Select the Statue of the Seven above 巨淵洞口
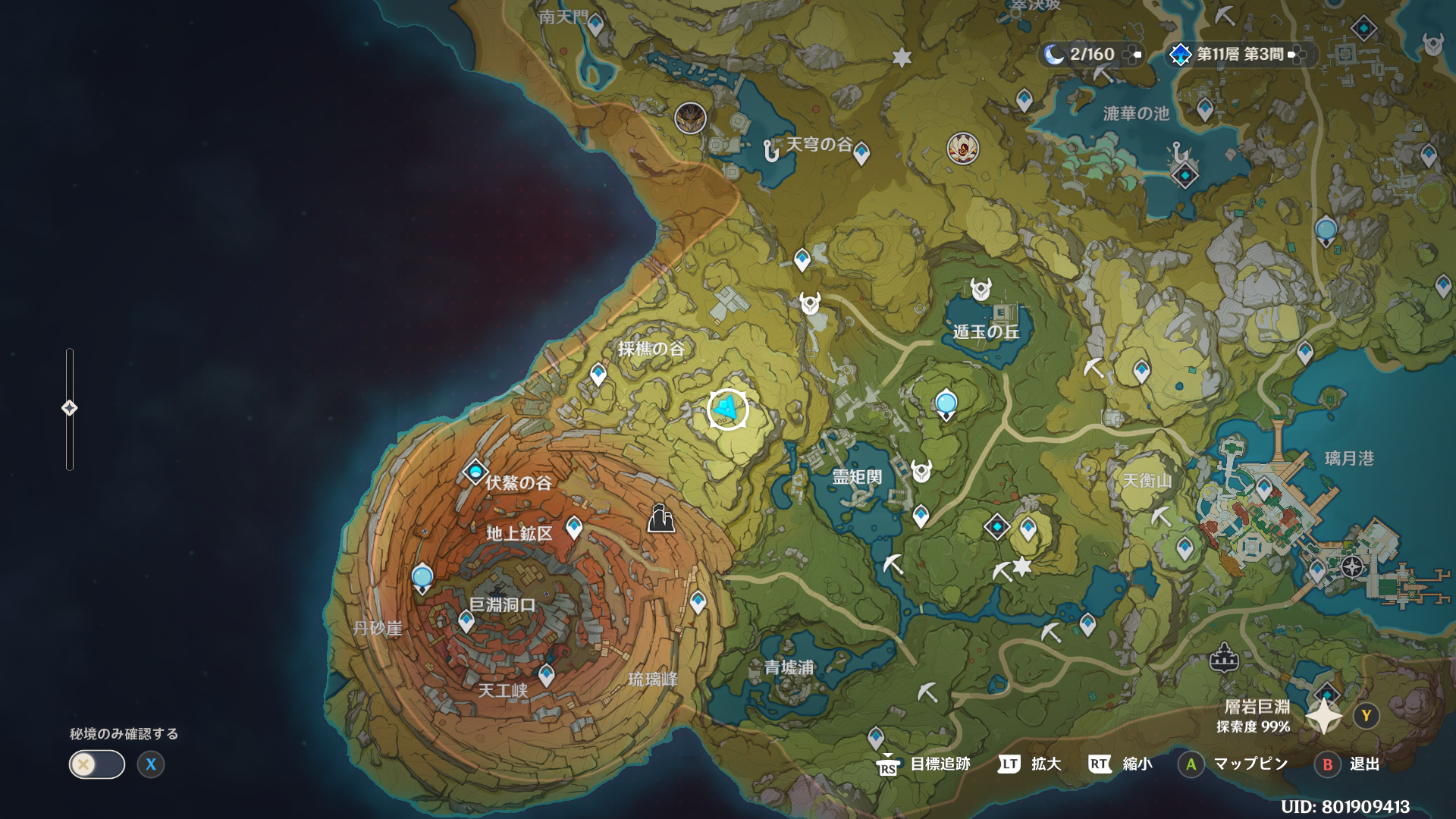 422,579
